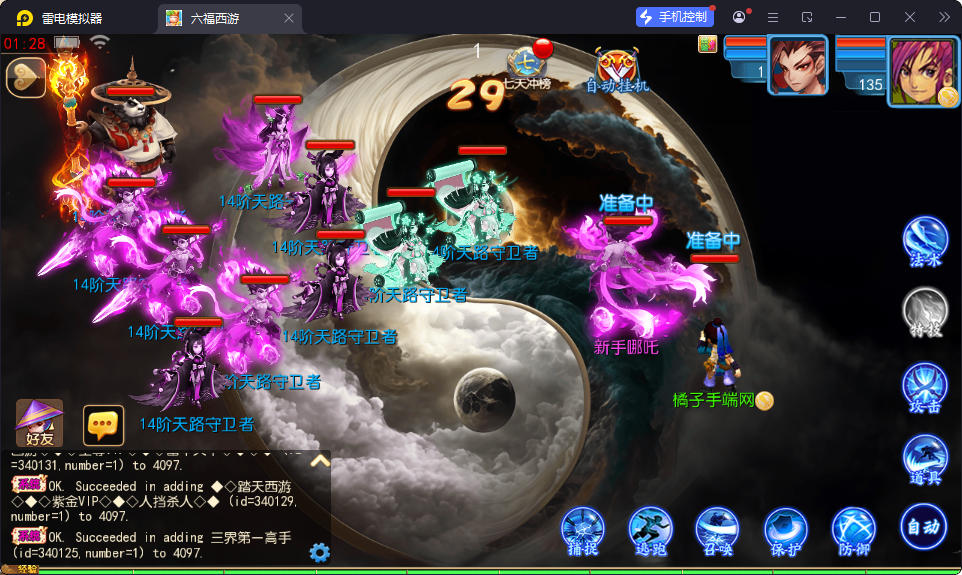Choose the 攻击 attack command

coord(925,387)
